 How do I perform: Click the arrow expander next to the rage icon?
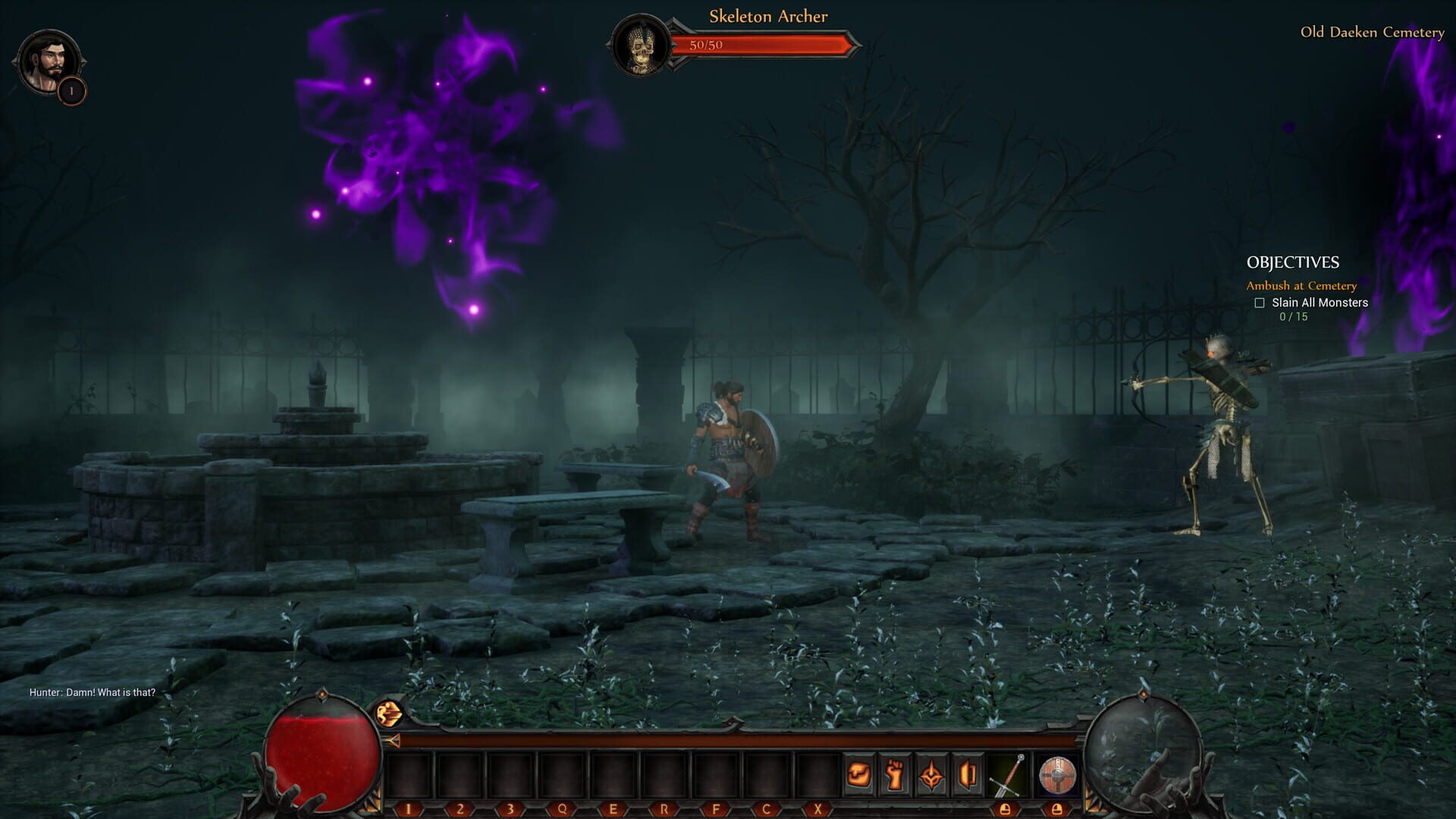[393, 741]
